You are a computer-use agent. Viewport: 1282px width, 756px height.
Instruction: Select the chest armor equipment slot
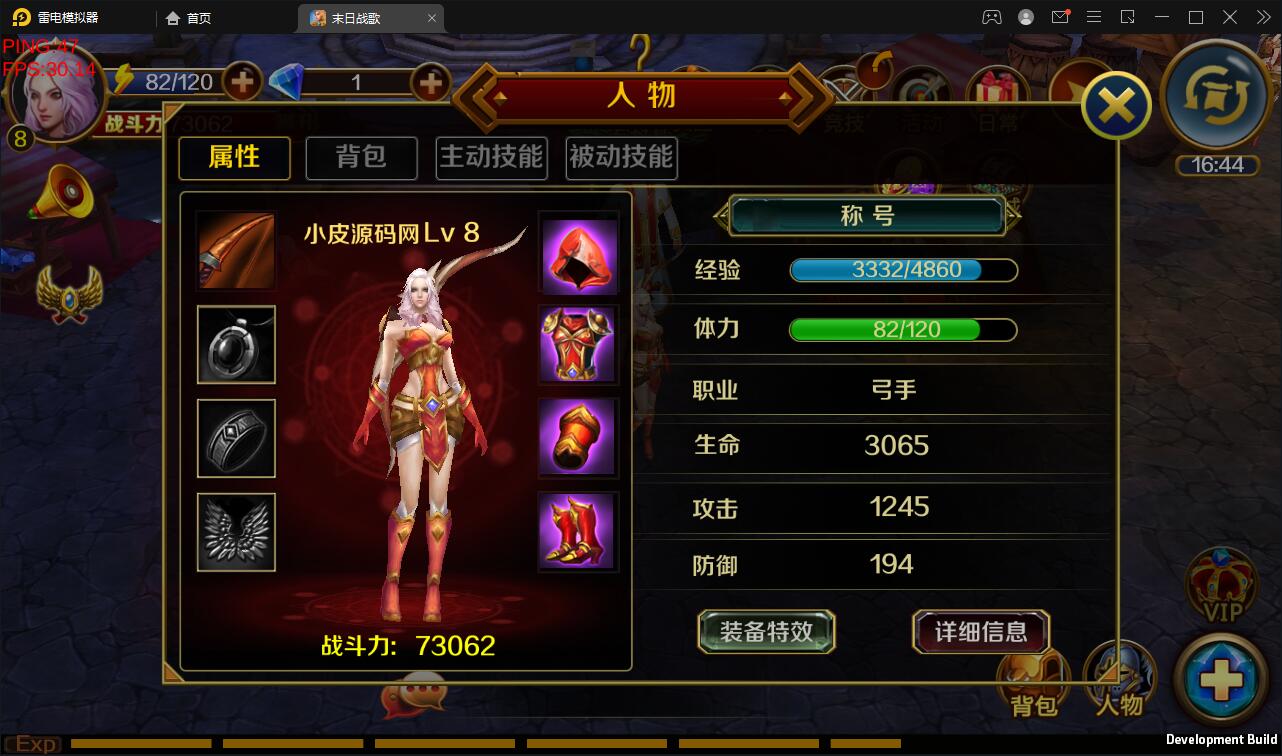[x=578, y=344]
